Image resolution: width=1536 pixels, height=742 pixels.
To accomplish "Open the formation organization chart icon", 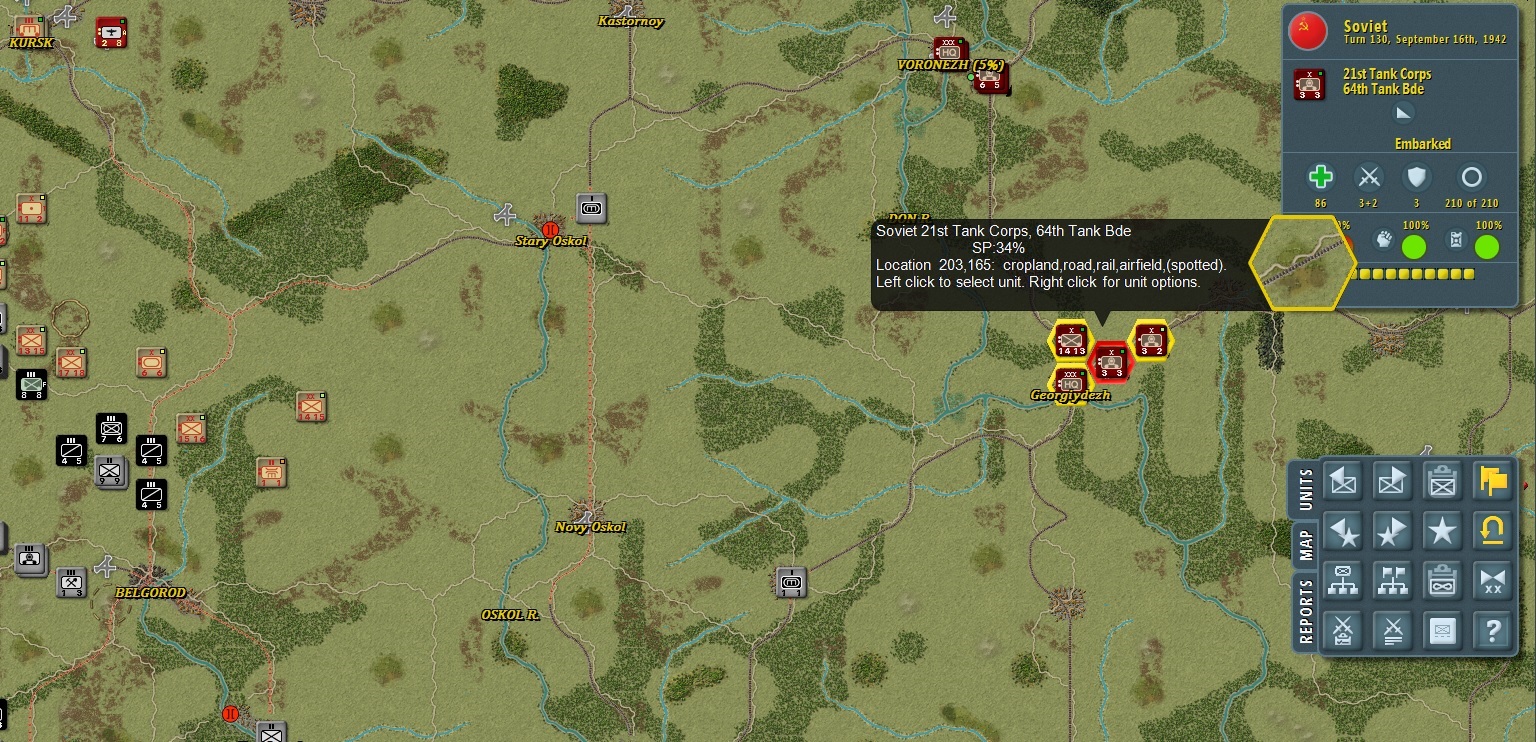I will [1341, 581].
